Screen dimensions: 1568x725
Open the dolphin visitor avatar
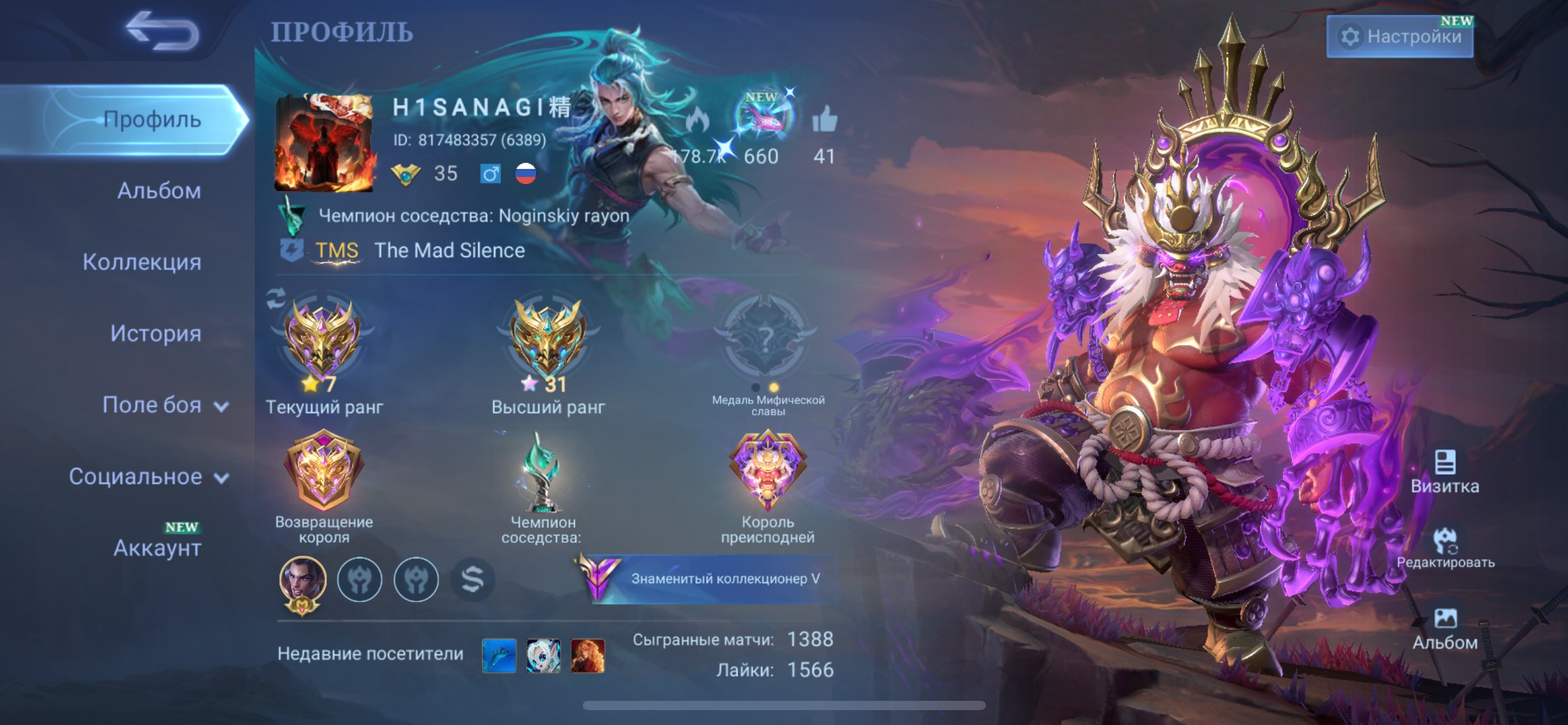499,656
